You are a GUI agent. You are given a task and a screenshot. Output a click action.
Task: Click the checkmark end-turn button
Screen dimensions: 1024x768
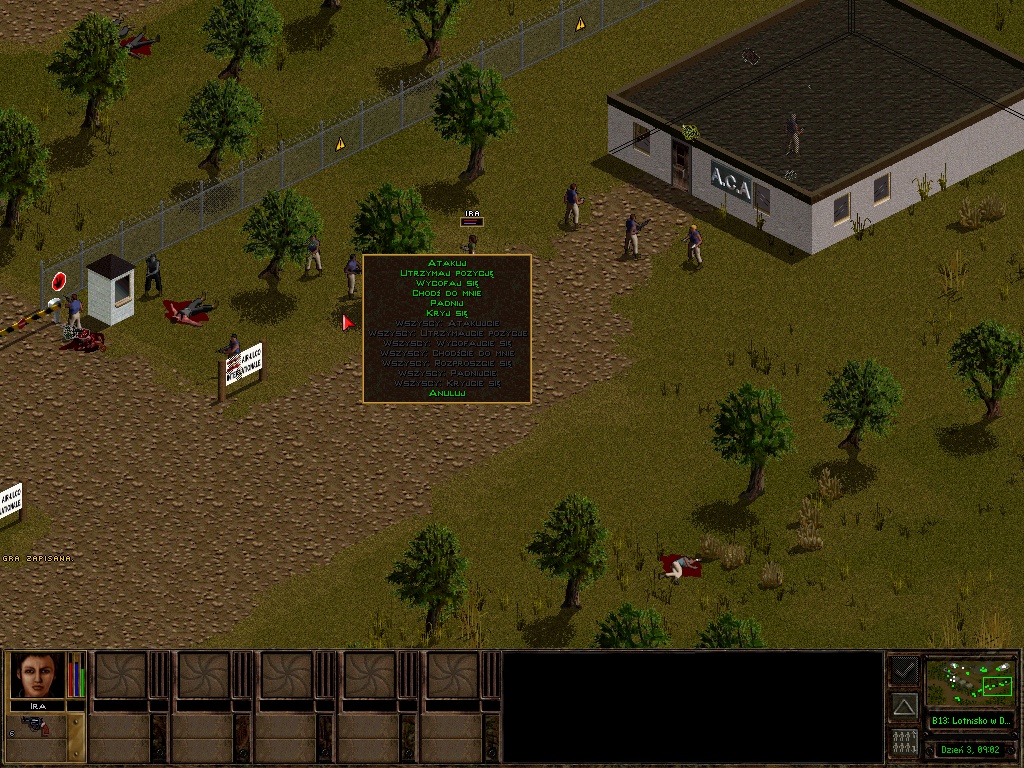coord(904,671)
